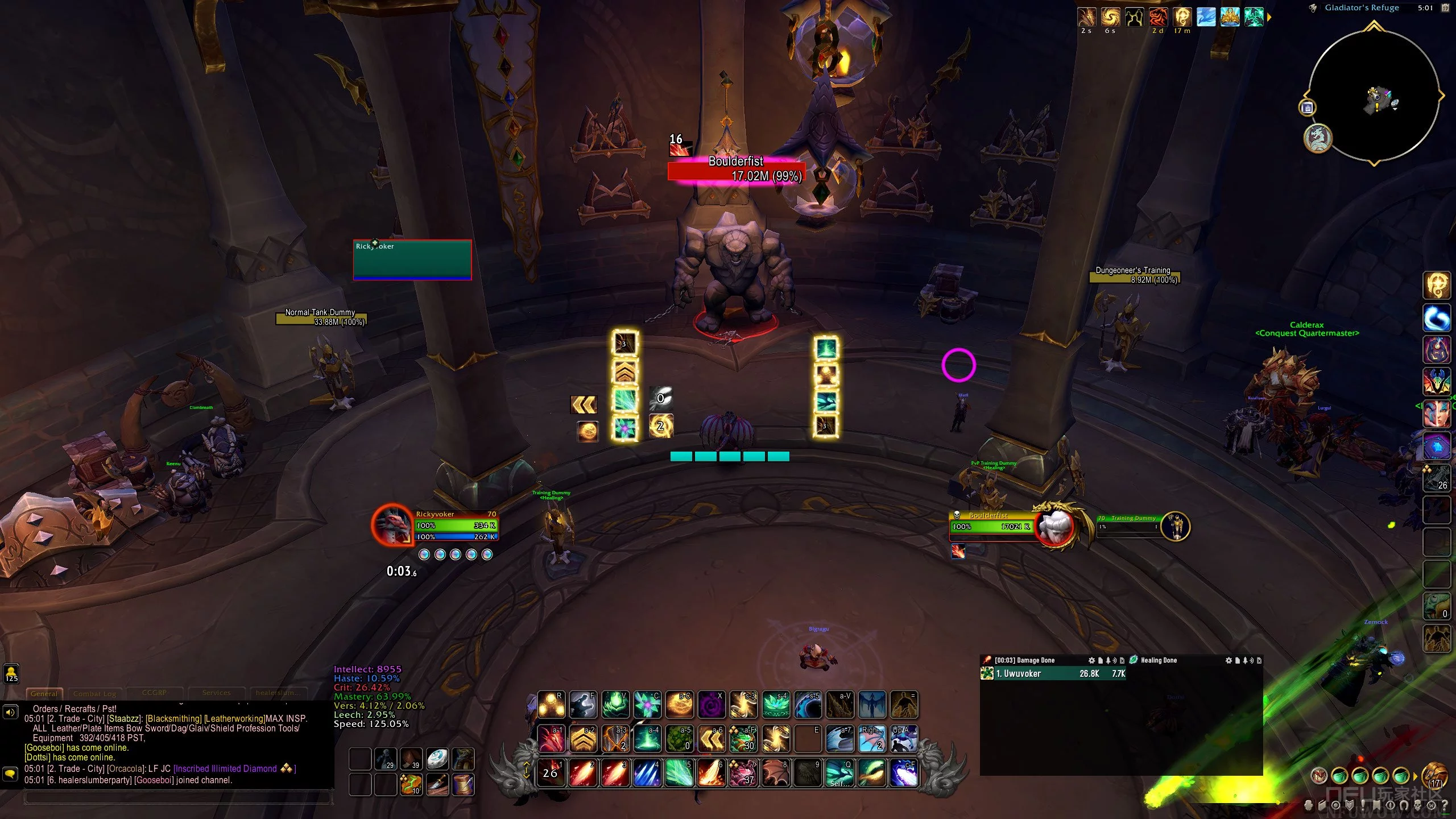Open the social friends list button showing 125
The height and width of the screenshot is (819, 1456).
[11, 673]
